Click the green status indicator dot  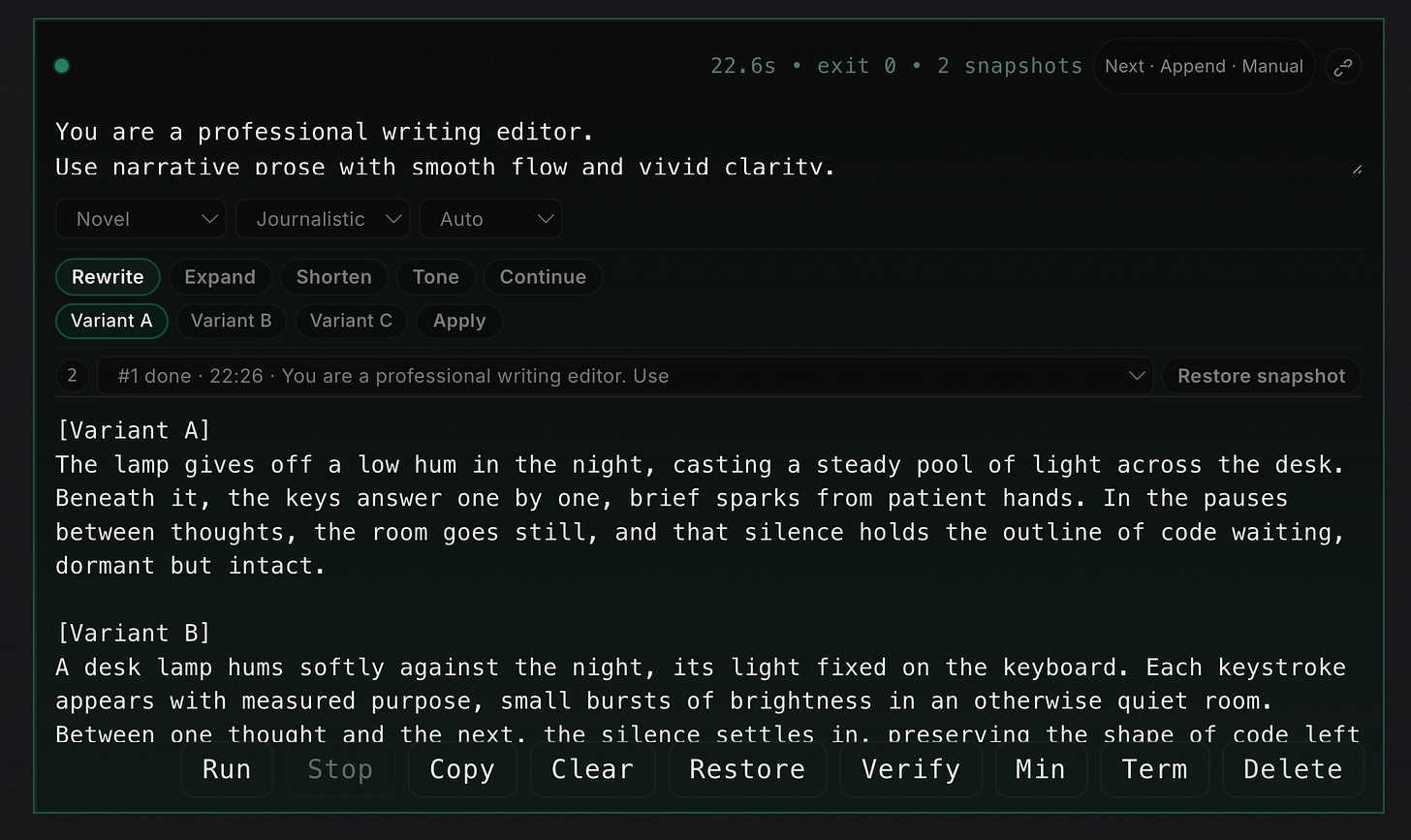point(61,65)
